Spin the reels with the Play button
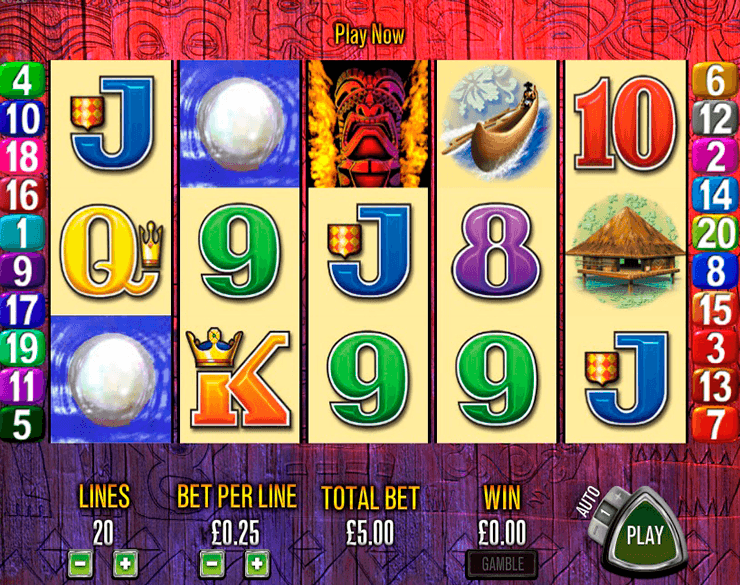The height and width of the screenshot is (585, 740). click(x=645, y=533)
